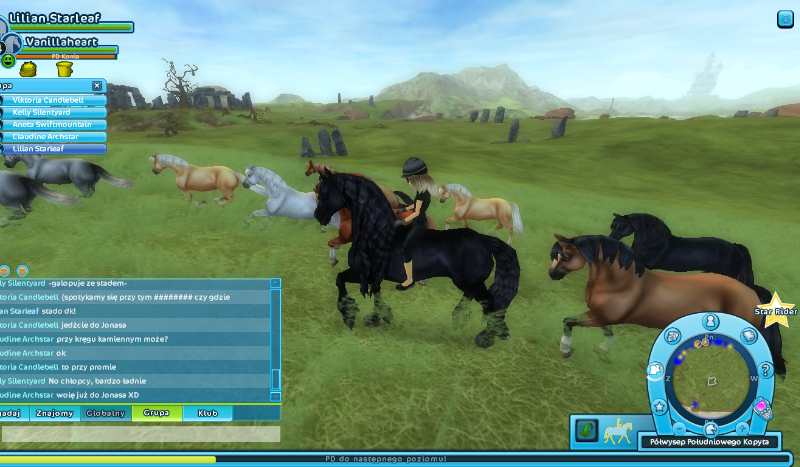Close the group panel

coord(97,86)
